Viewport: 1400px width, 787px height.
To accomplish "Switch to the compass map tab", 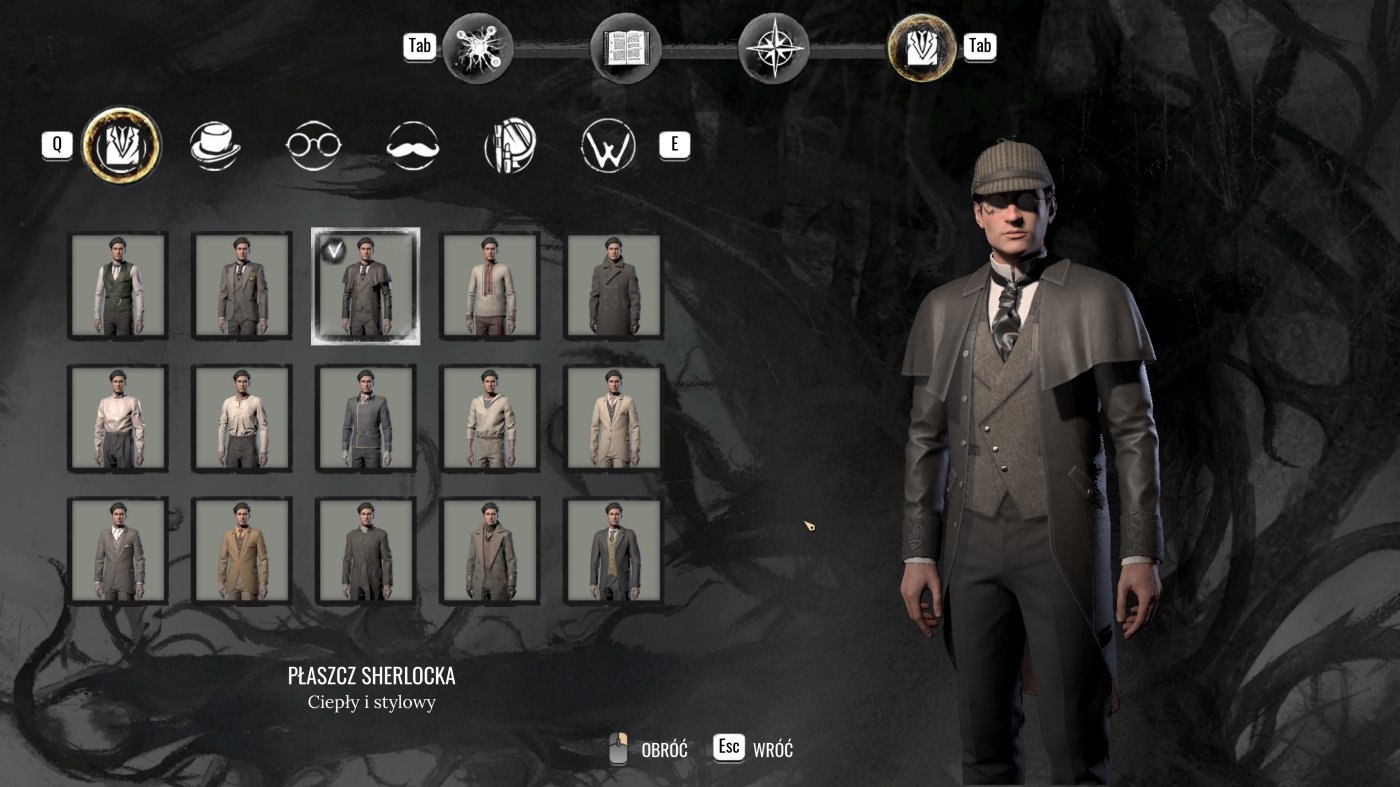I will (773, 47).
